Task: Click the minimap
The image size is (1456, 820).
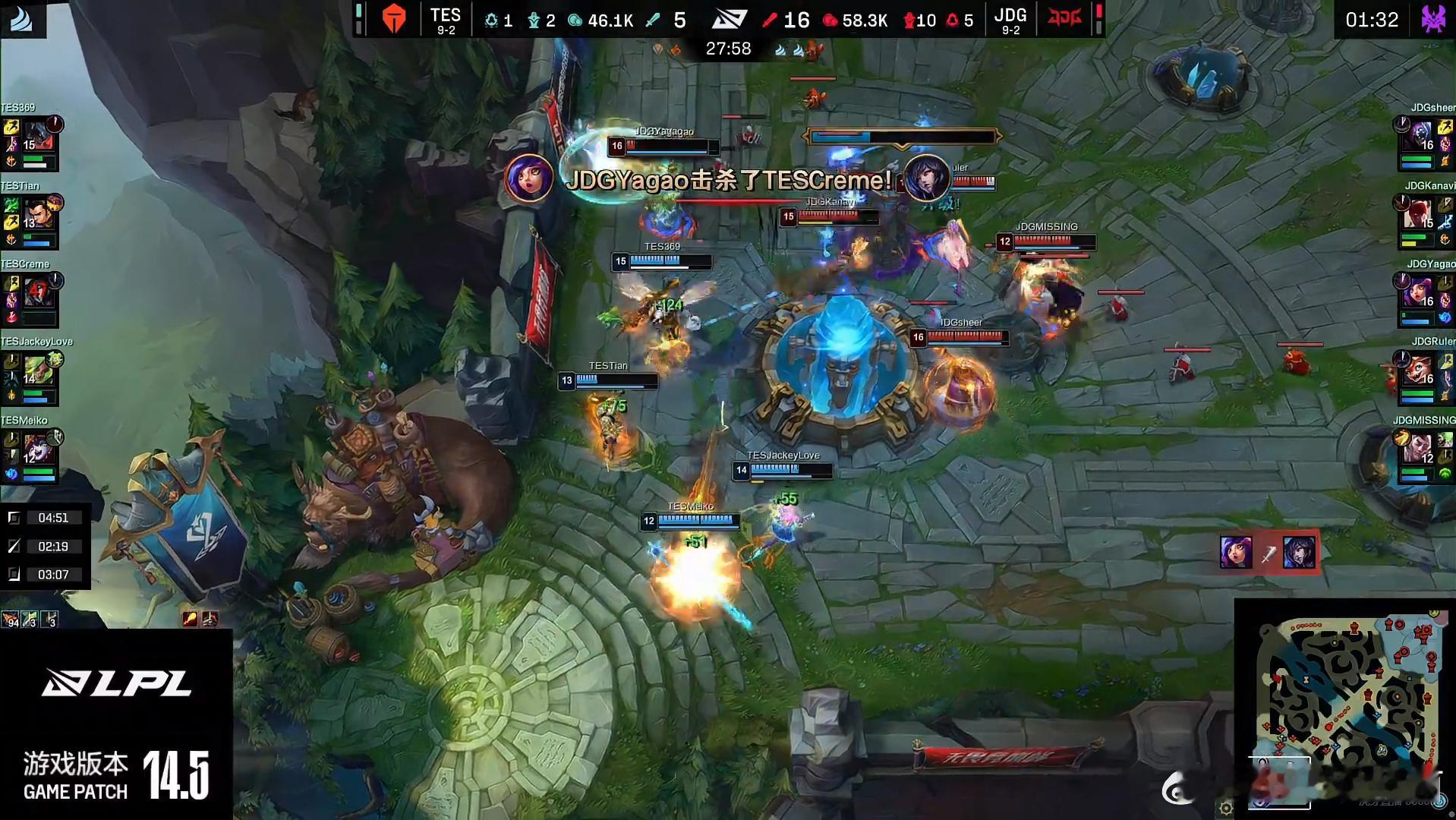Action: 1346,708
